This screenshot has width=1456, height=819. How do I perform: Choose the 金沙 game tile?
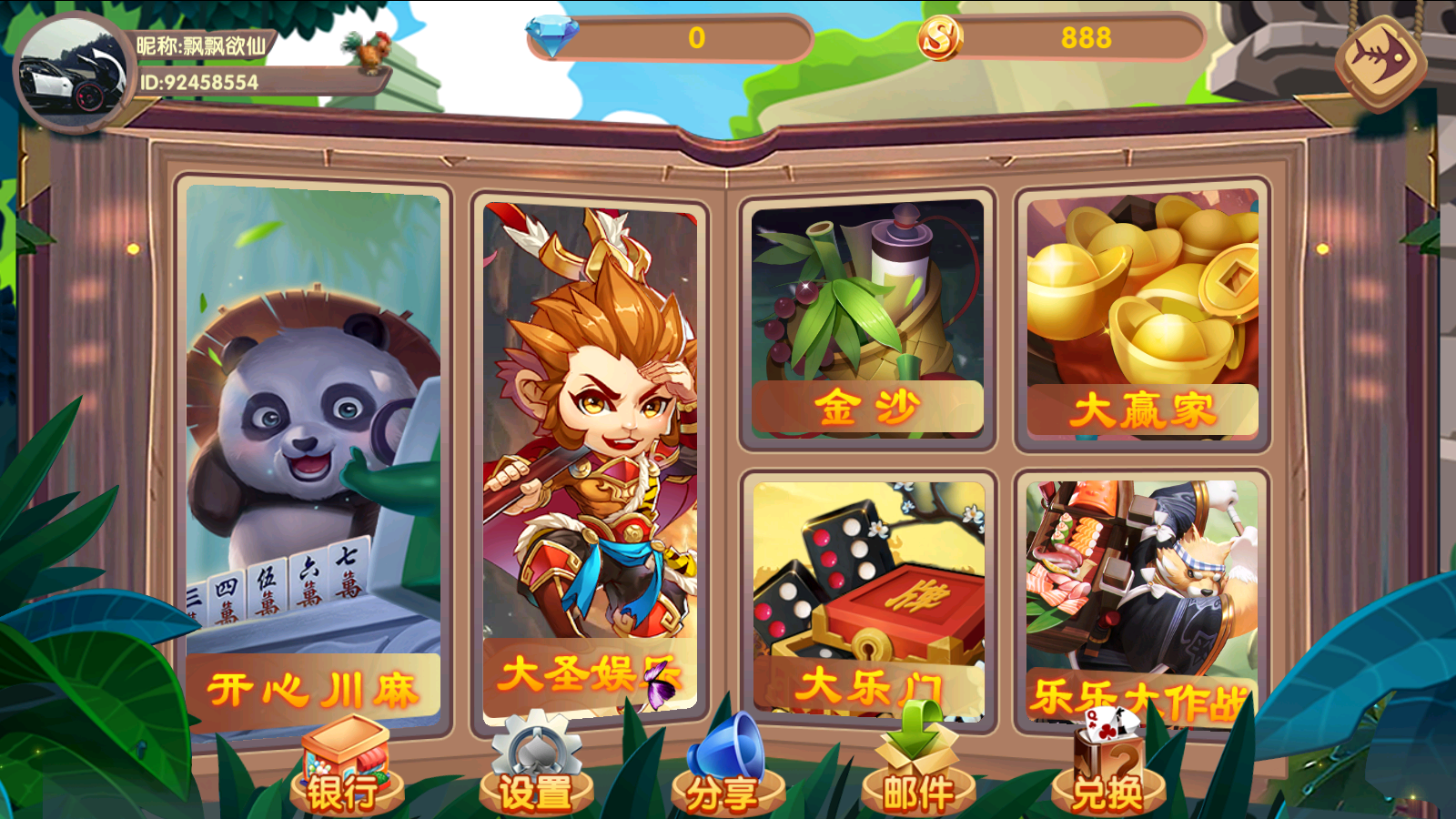867,317
